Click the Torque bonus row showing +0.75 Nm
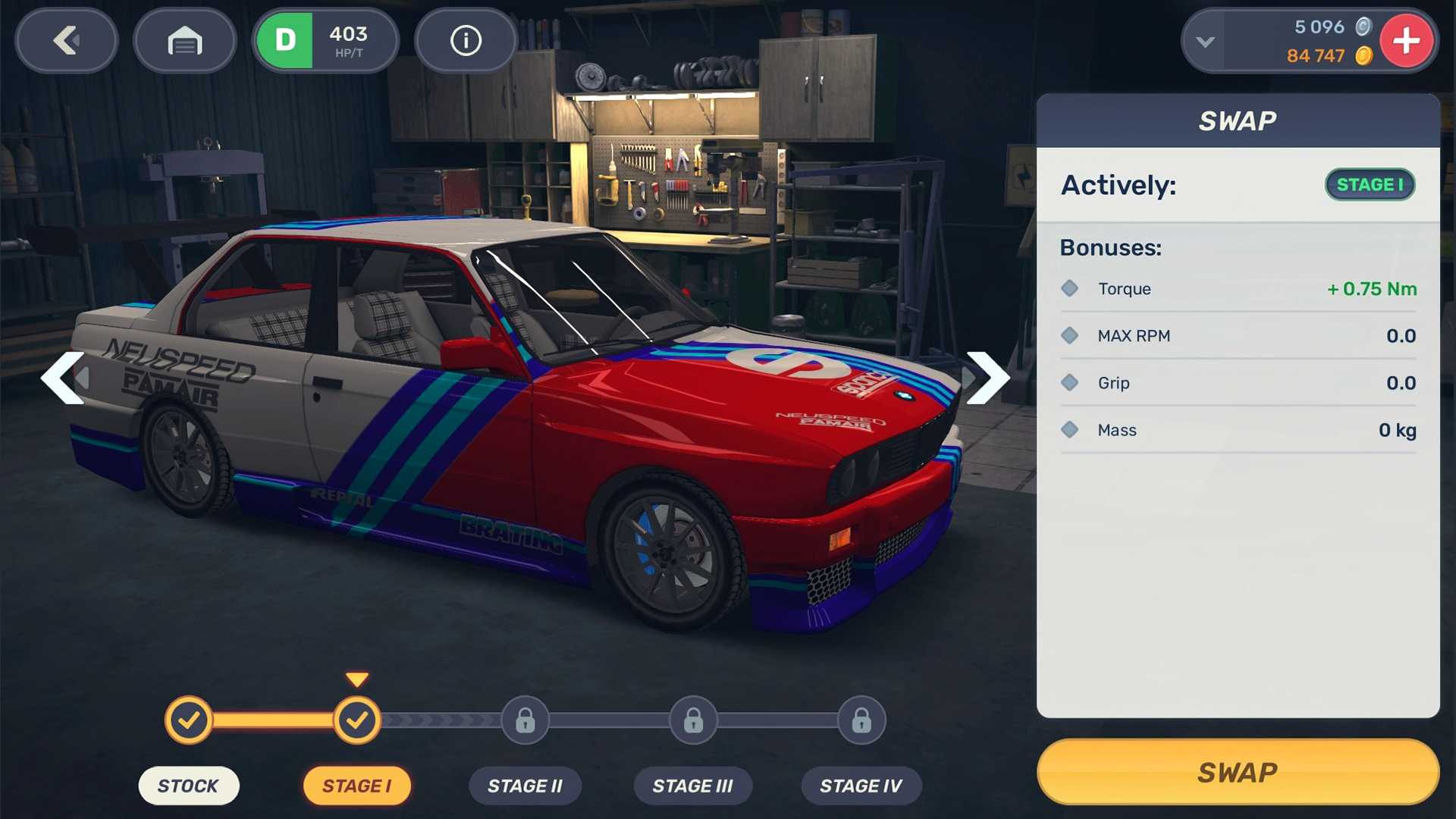 [1238, 288]
